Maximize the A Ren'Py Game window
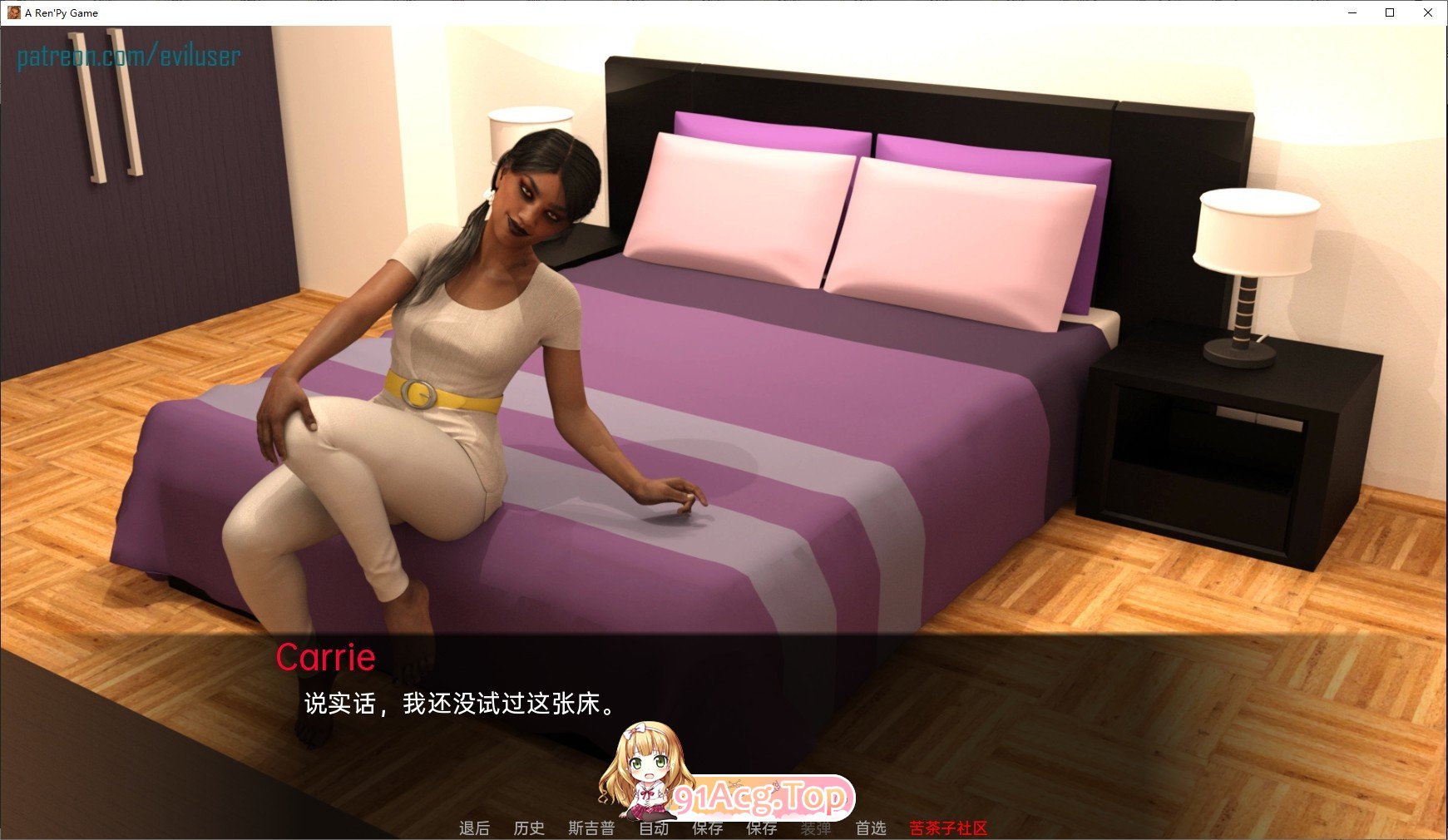1448x840 pixels. [1389, 12]
